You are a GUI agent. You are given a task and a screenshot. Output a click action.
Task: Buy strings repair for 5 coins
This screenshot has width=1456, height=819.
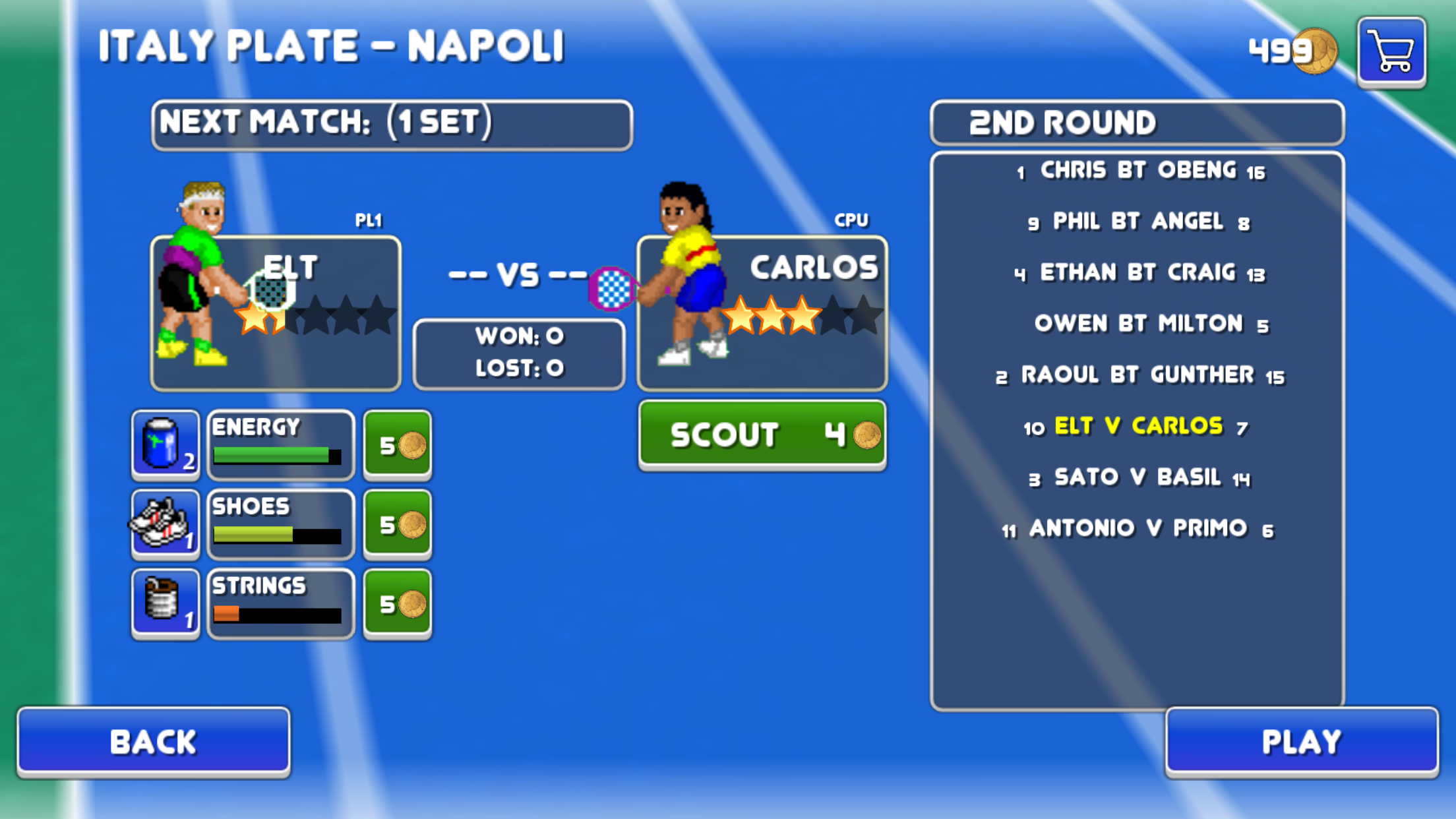[398, 604]
